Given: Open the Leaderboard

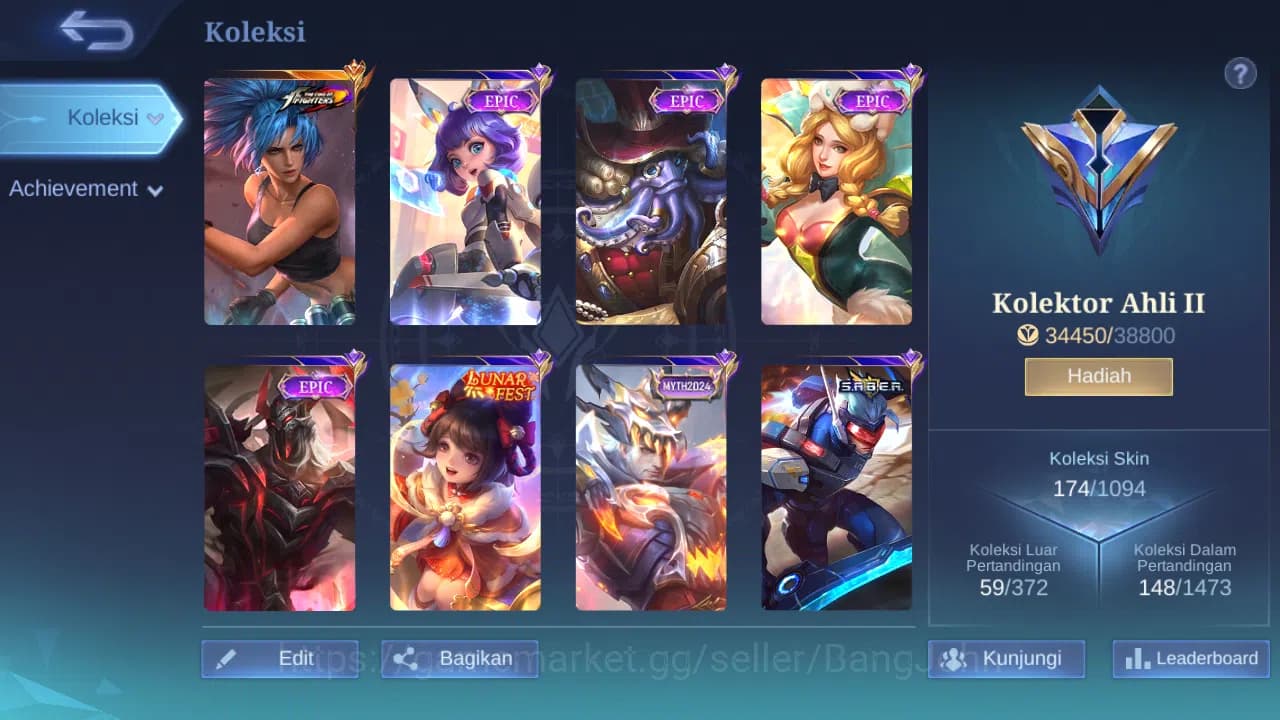Looking at the screenshot, I should click(1190, 659).
